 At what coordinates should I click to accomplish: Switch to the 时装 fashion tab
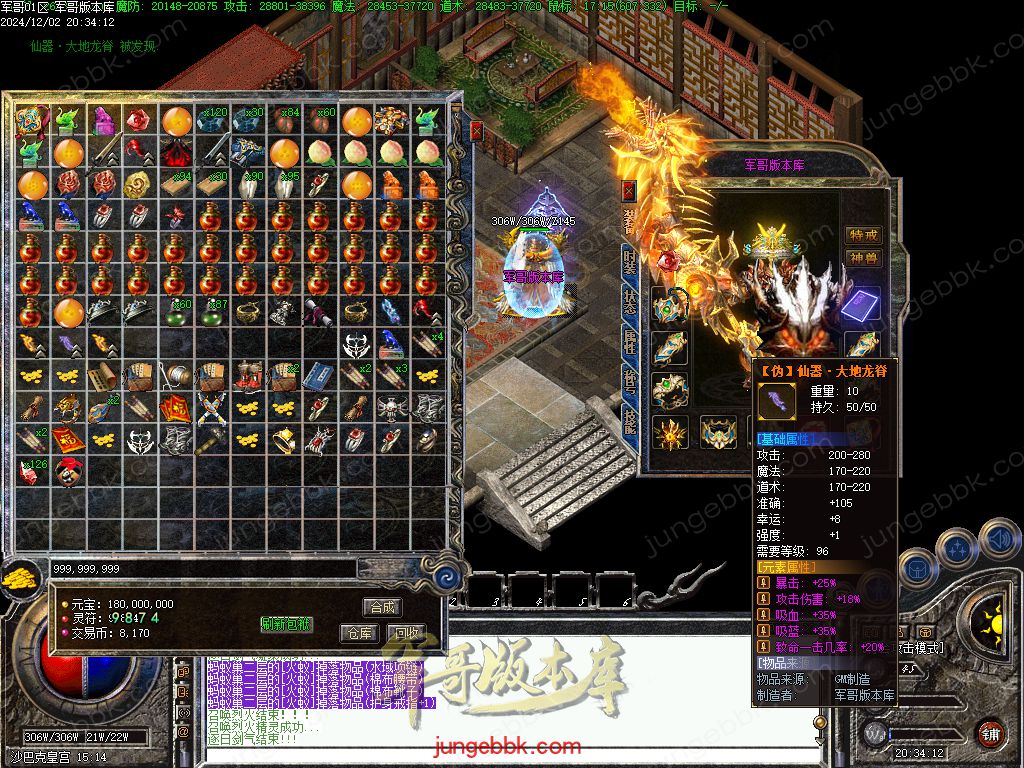coord(629,263)
